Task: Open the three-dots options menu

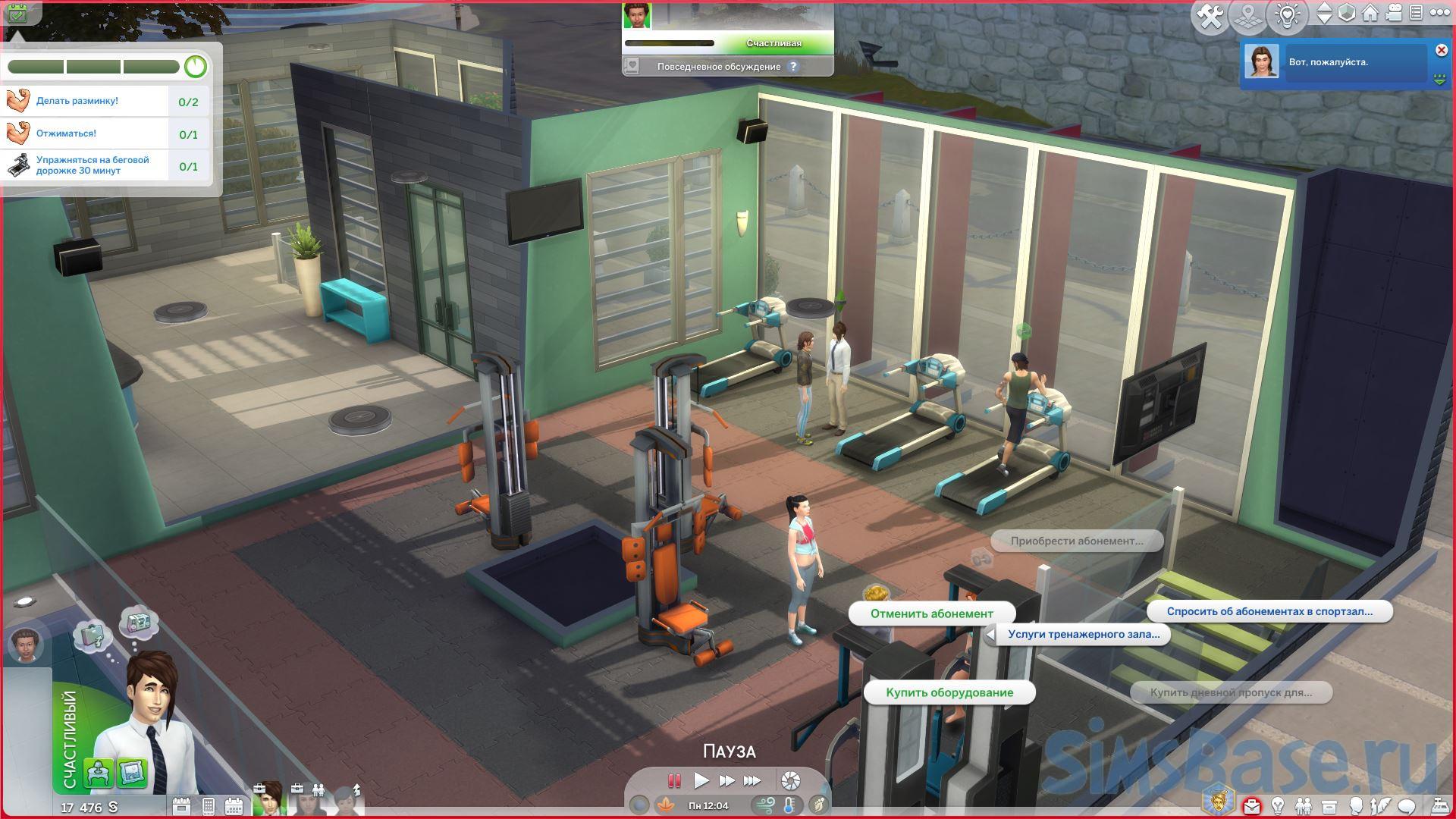Action: click(x=1439, y=14)
